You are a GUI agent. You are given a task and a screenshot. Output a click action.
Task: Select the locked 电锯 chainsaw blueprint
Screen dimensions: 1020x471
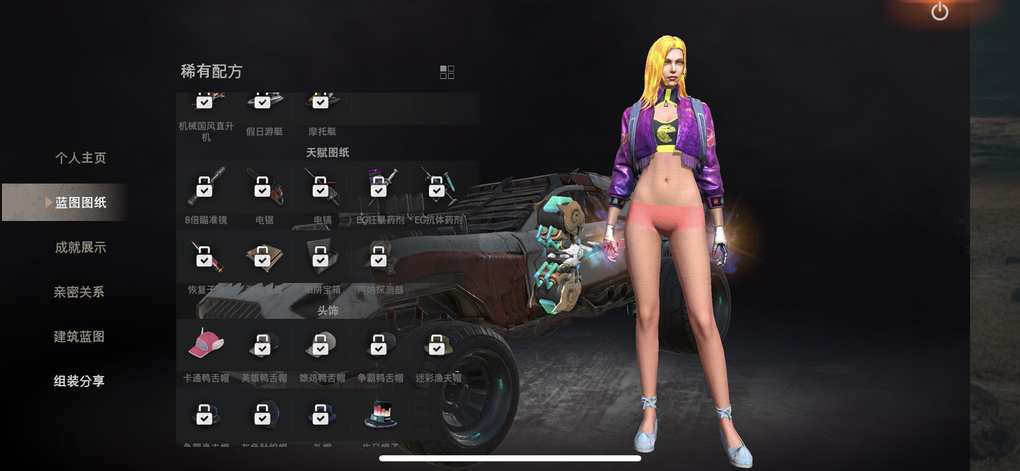[263, 187]
